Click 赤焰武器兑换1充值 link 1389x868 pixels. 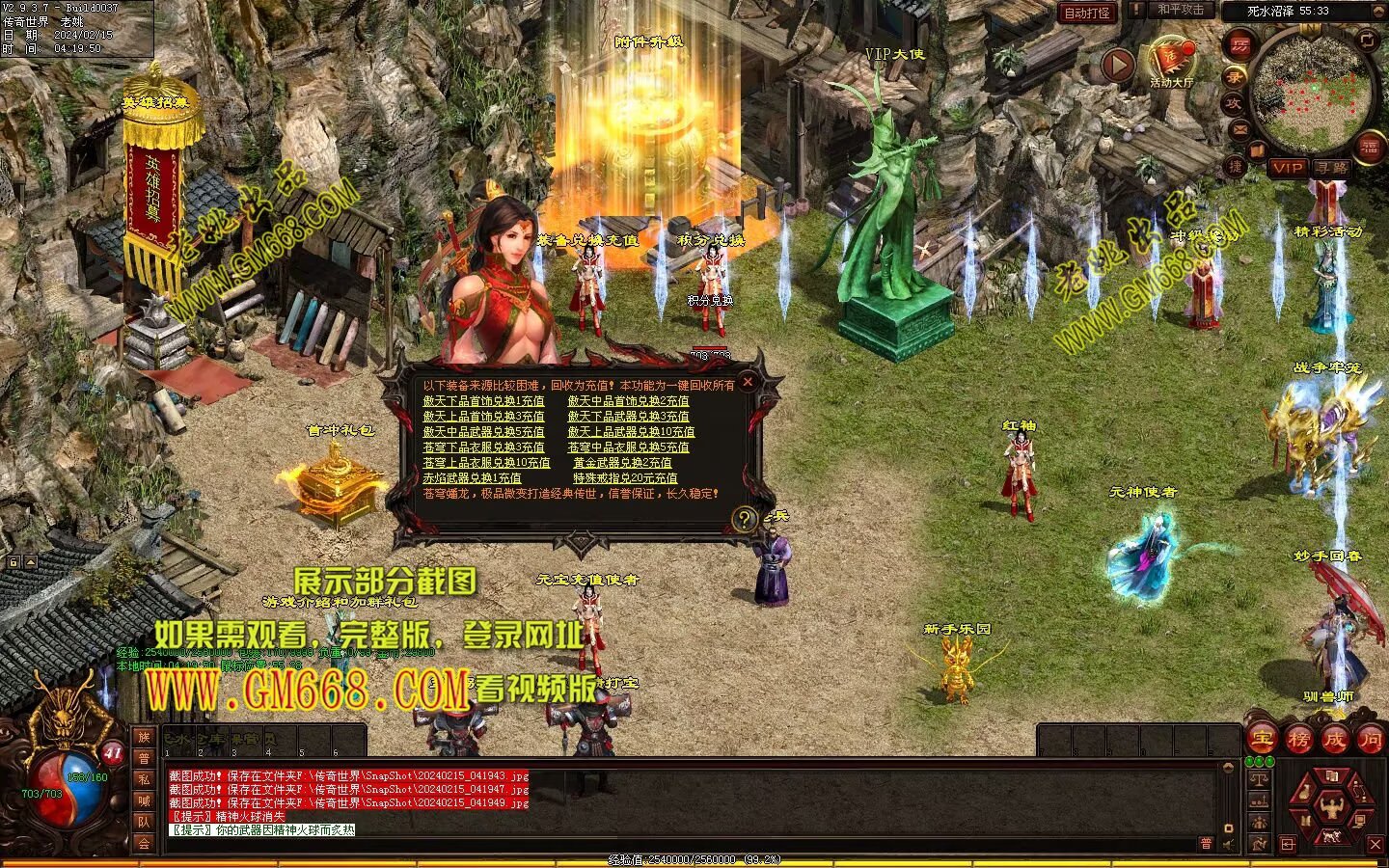pos(472,478)
